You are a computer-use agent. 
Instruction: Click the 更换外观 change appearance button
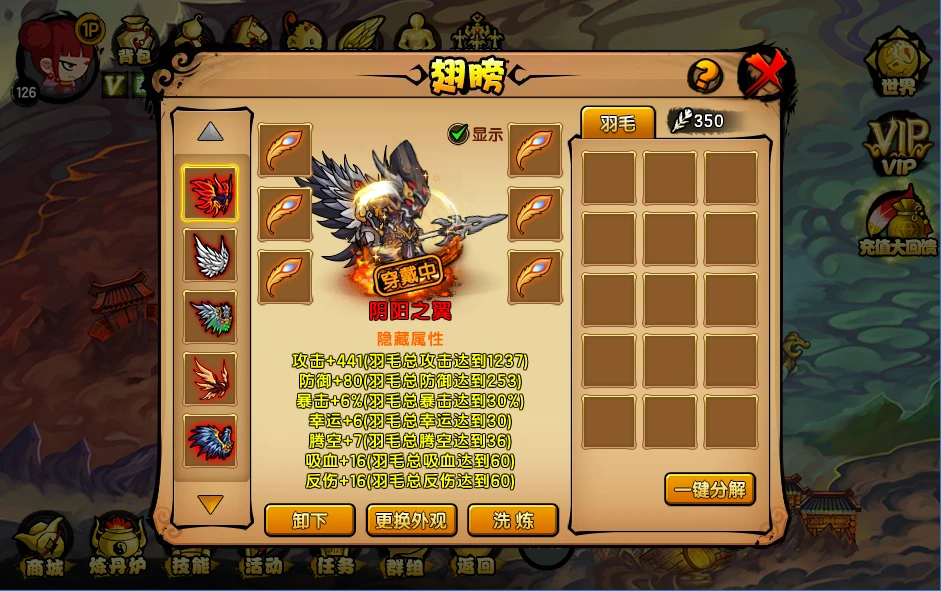click(x=411, y=520)
